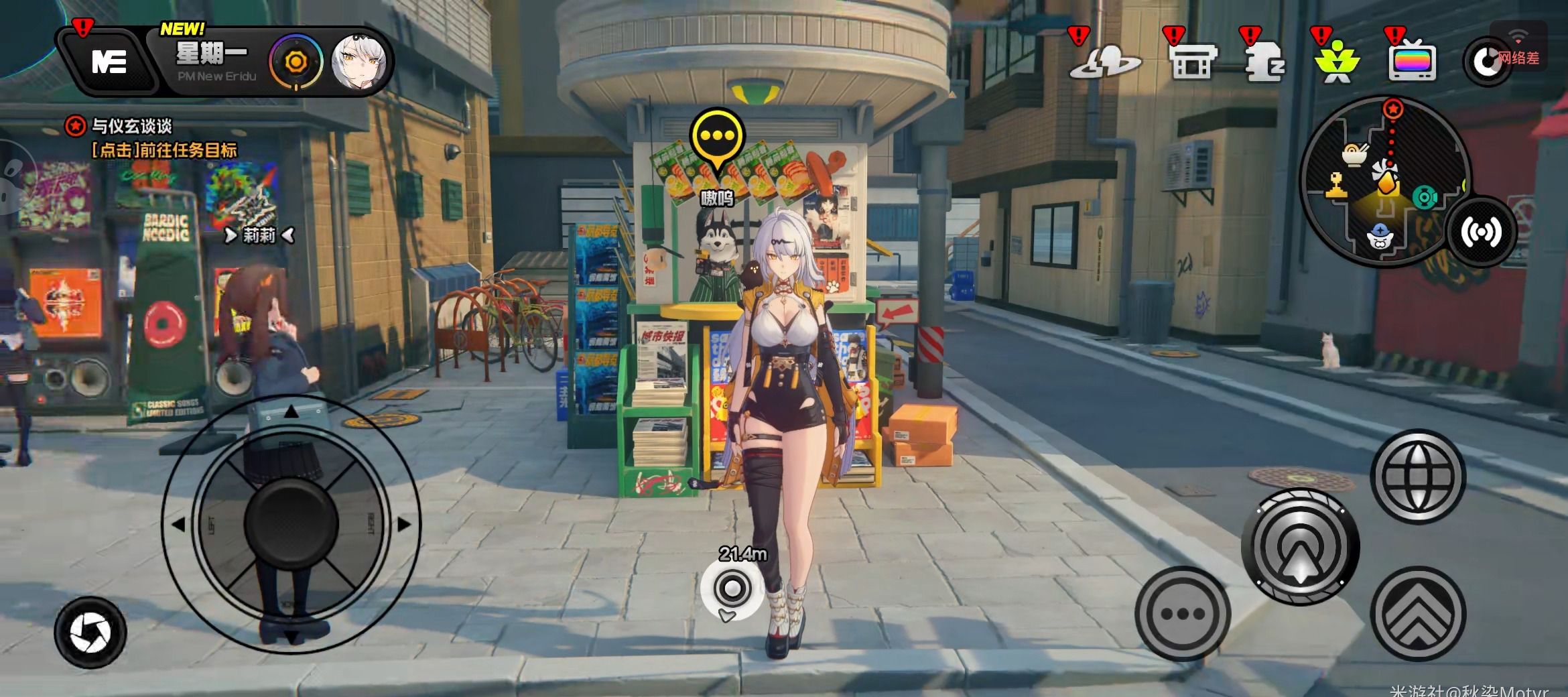This screenshot has height=697, width=1568.
Task: Track the 与仪玄谈谈 quest objective
Action: coord(131,126)
